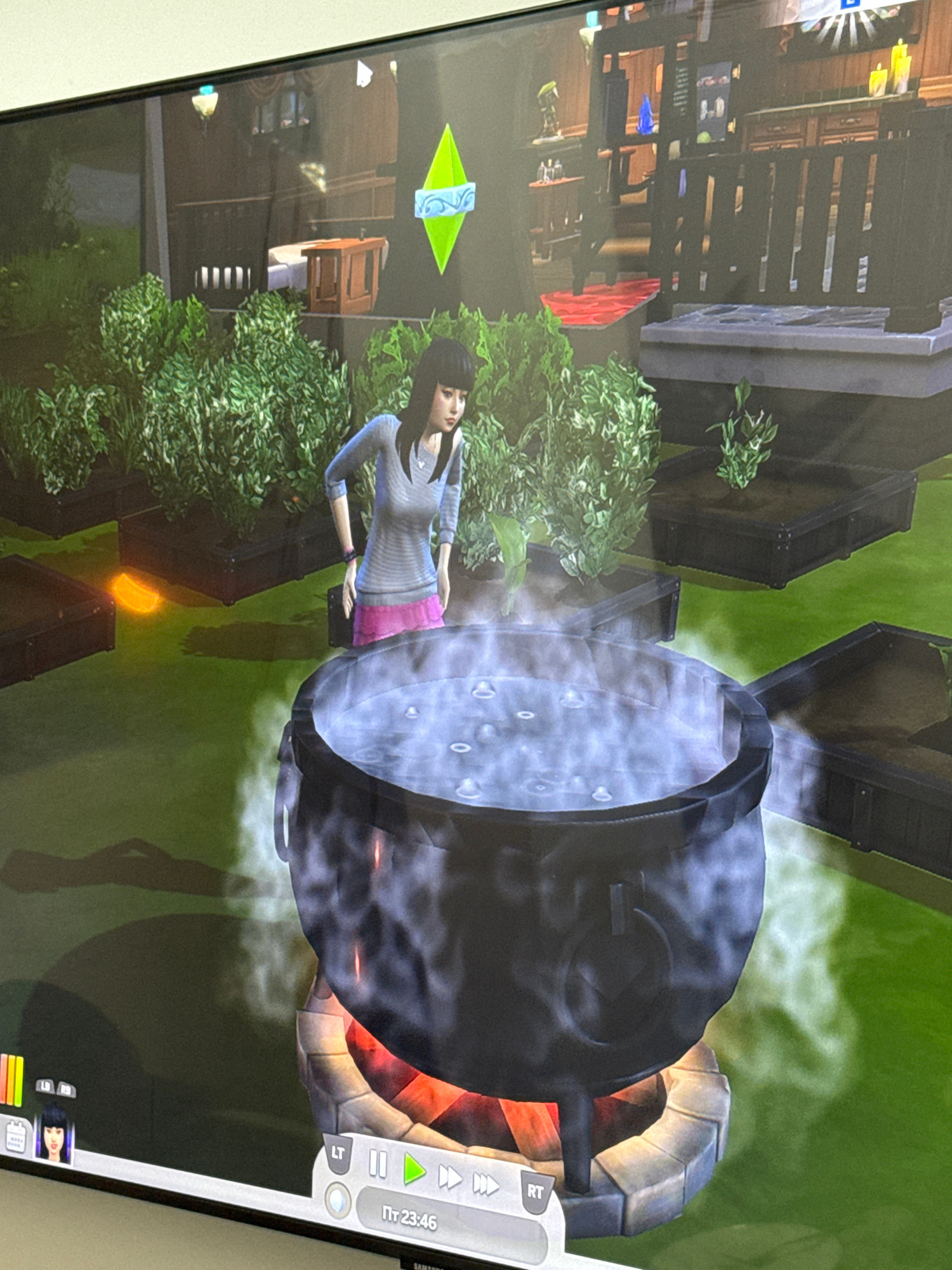The width and height of the screenshot is (952, 1270).
Task: Set game speed to normal green play
Action: tap(414, 1169)
